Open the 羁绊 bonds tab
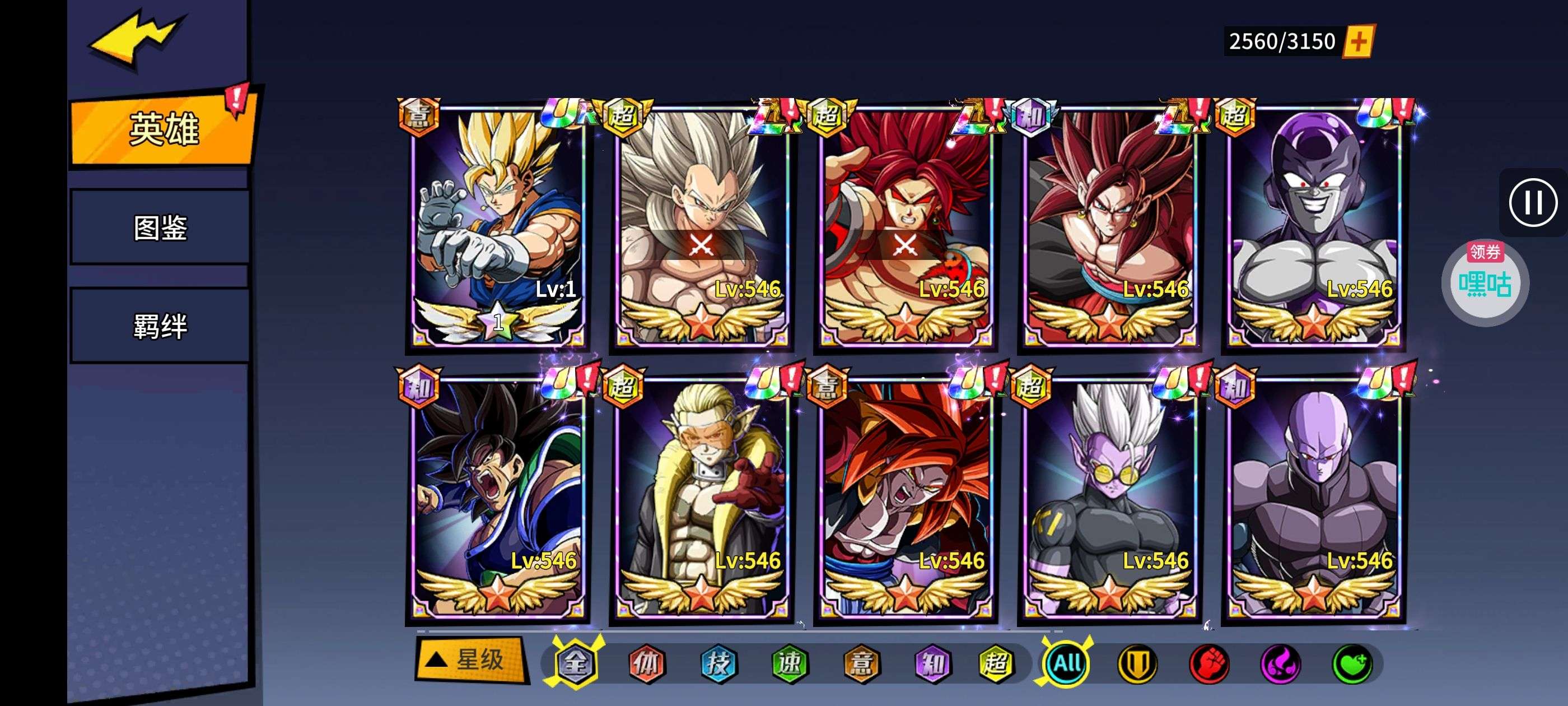The height and width of the screenshot is (706, 1568). point(160,326)
